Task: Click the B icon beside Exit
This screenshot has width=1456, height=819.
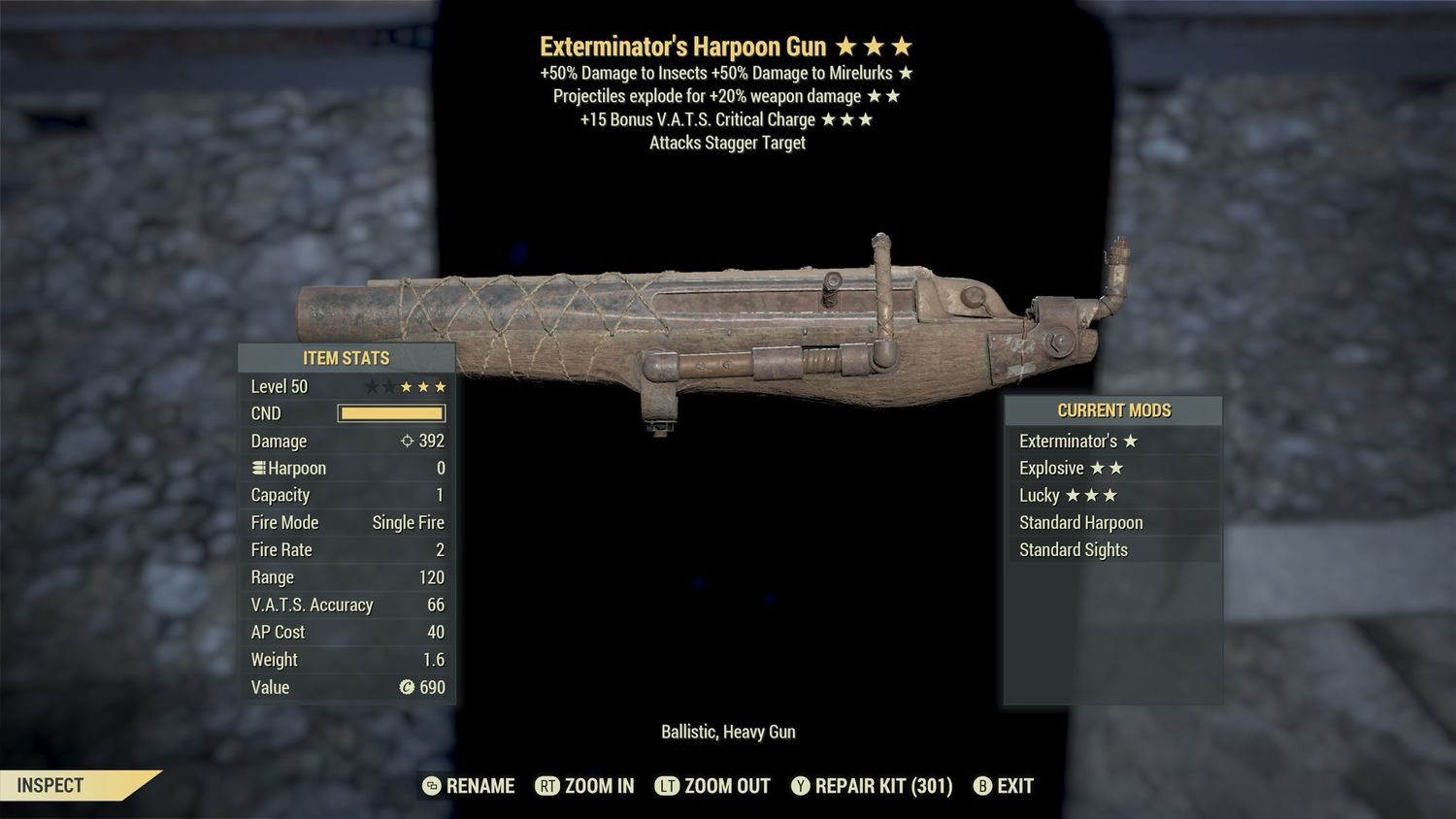Action: click(982, 786)
